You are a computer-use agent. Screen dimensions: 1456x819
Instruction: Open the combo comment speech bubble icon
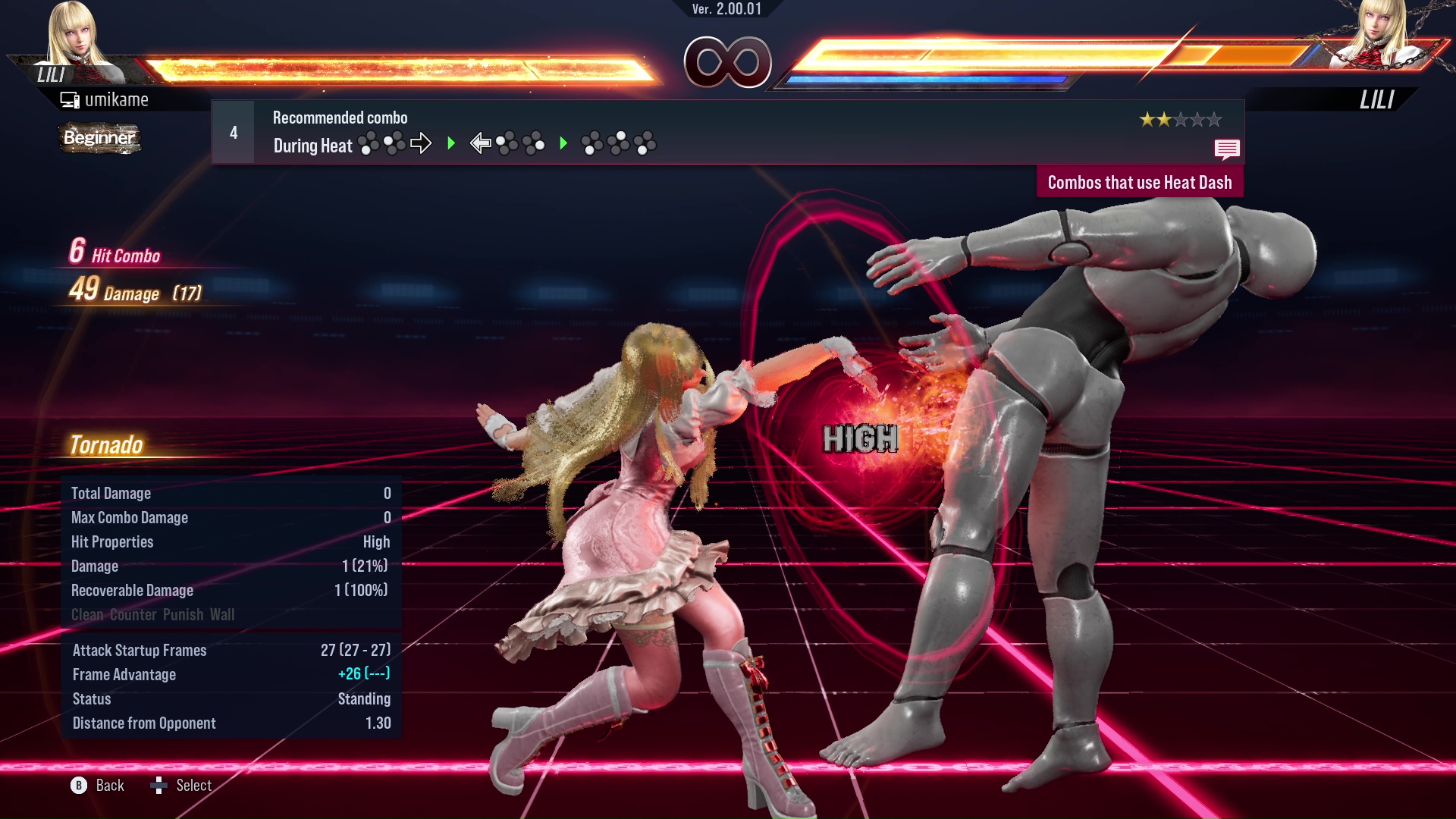pyautogui.click(x=1226, y=149)
